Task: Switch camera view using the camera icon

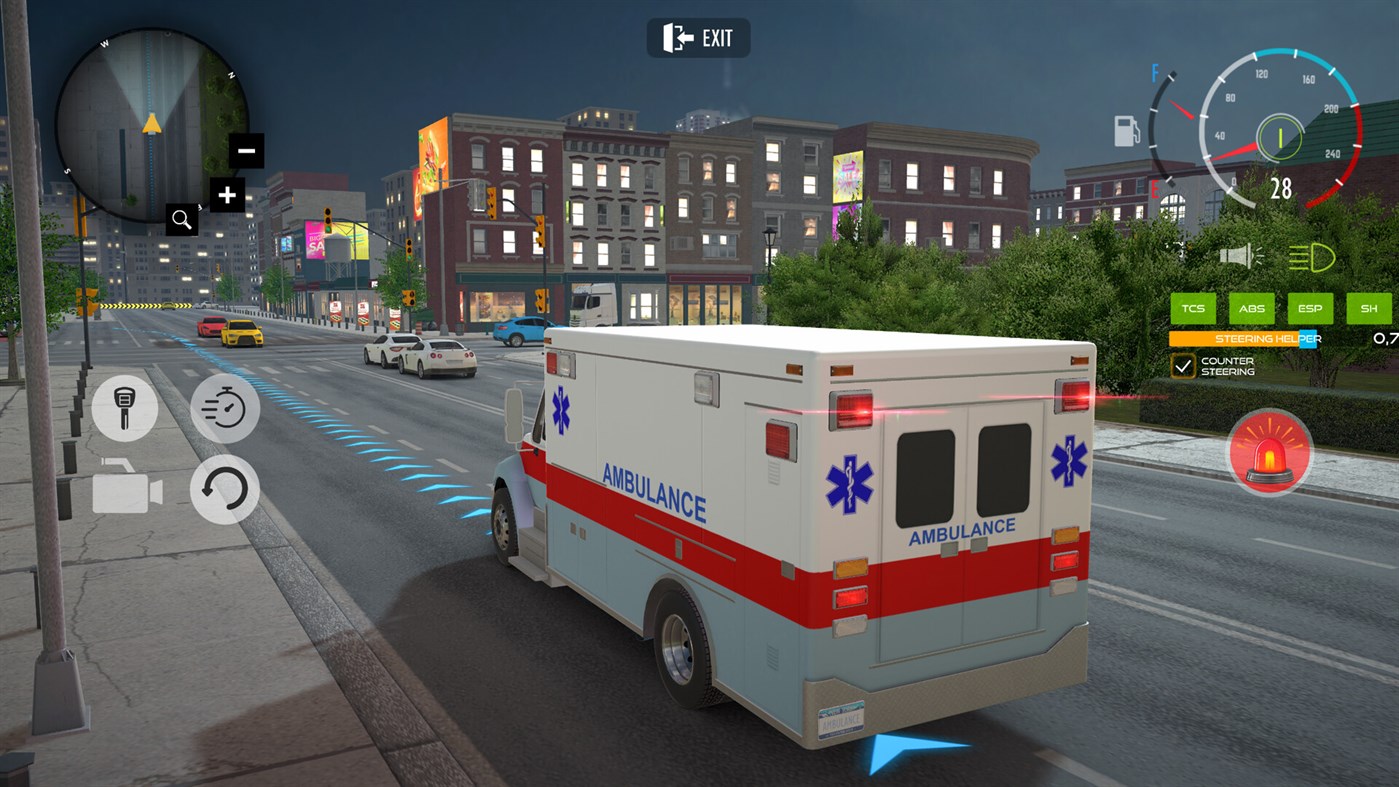Action: click(x=124, y=490)
